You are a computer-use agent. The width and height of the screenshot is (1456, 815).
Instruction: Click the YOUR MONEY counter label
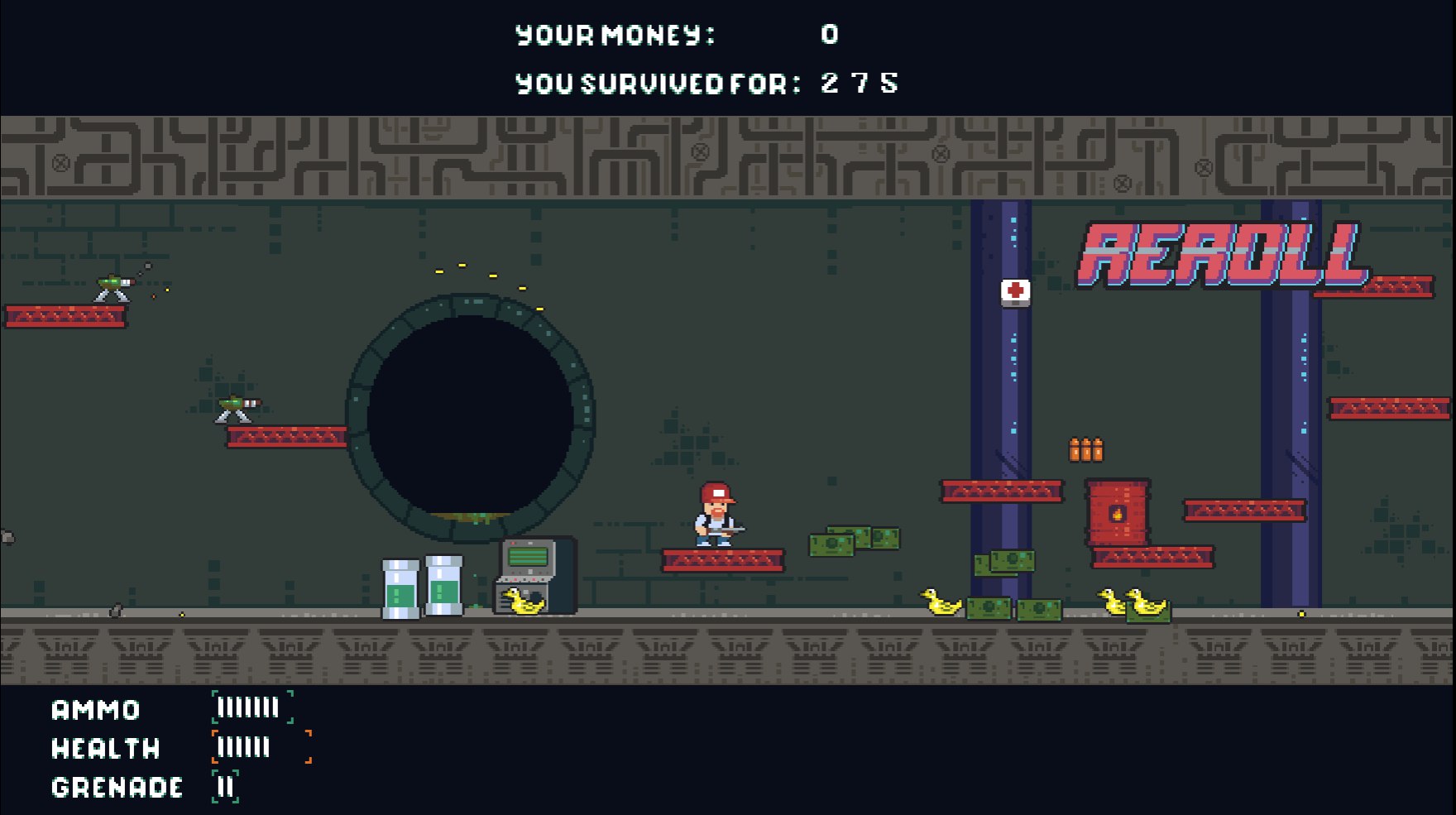click(618, 34)
